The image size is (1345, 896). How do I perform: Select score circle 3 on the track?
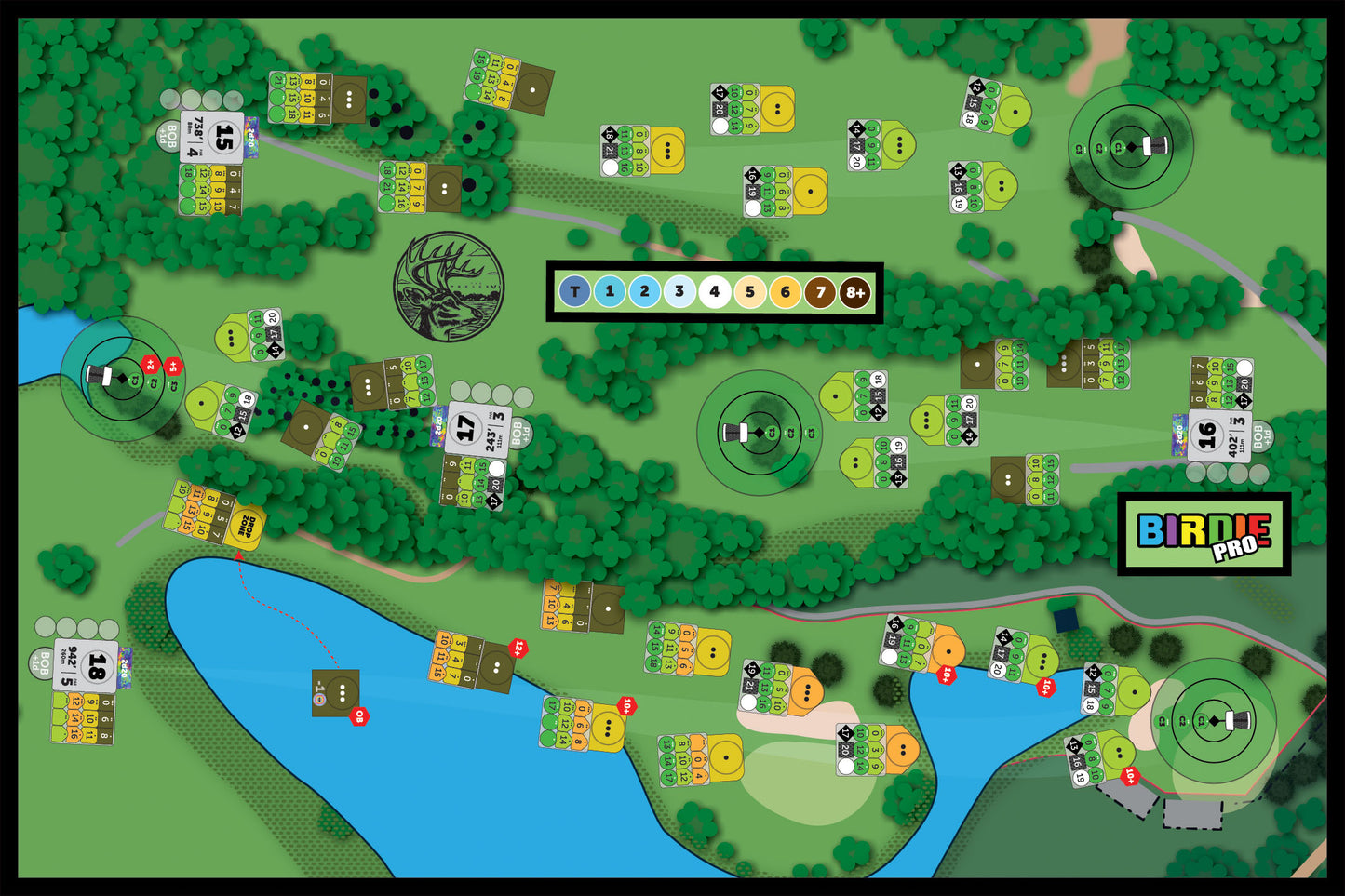[679, 292]
